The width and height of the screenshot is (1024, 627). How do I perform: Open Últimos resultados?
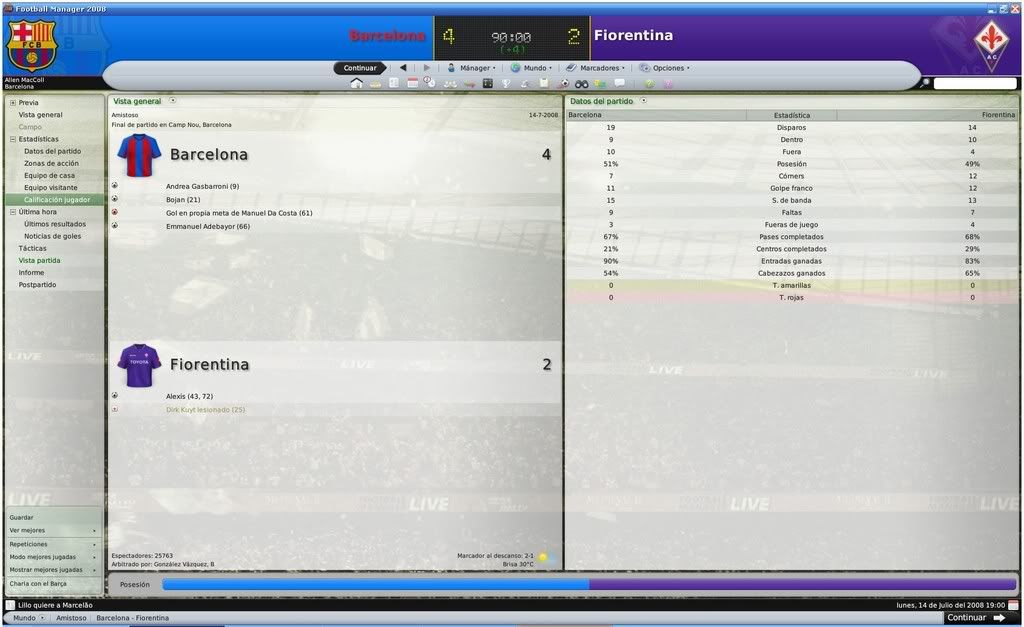[55, 224]
